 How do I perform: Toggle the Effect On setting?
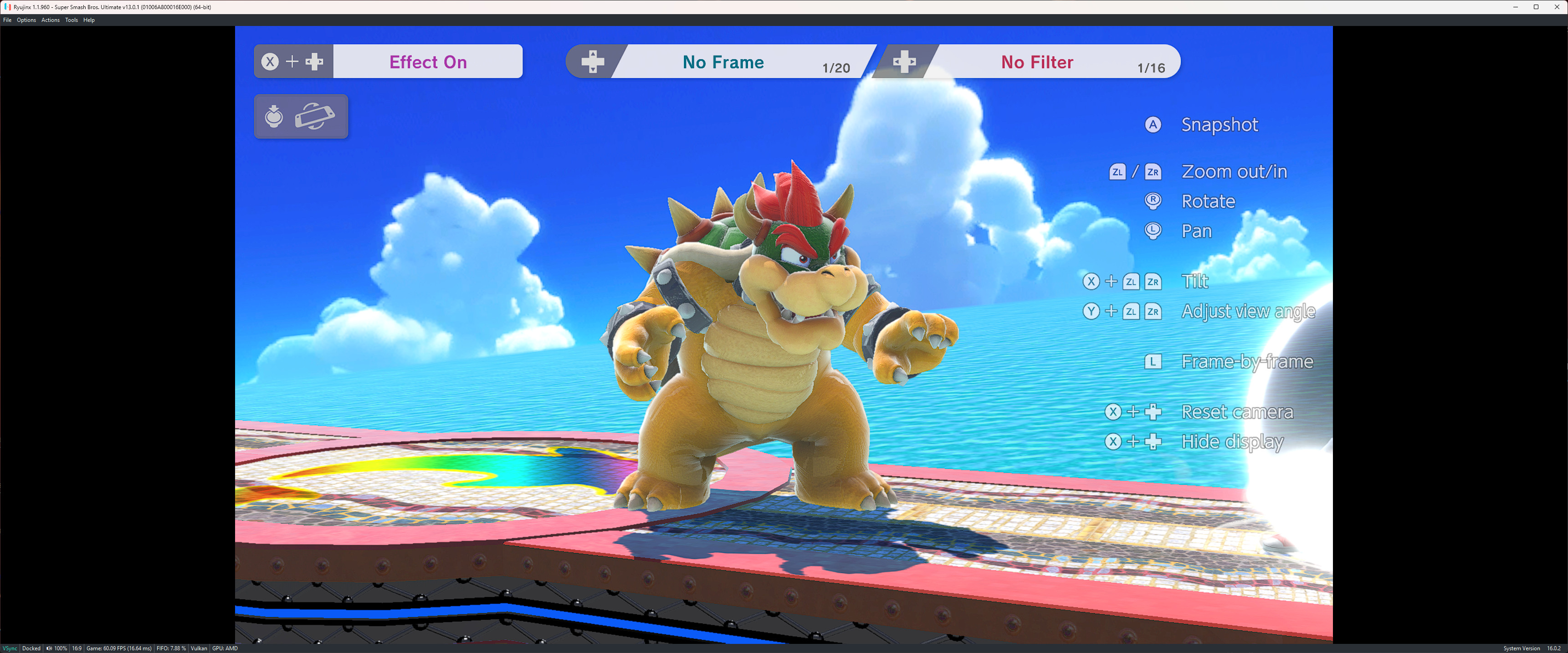click(x=428, y=61)
